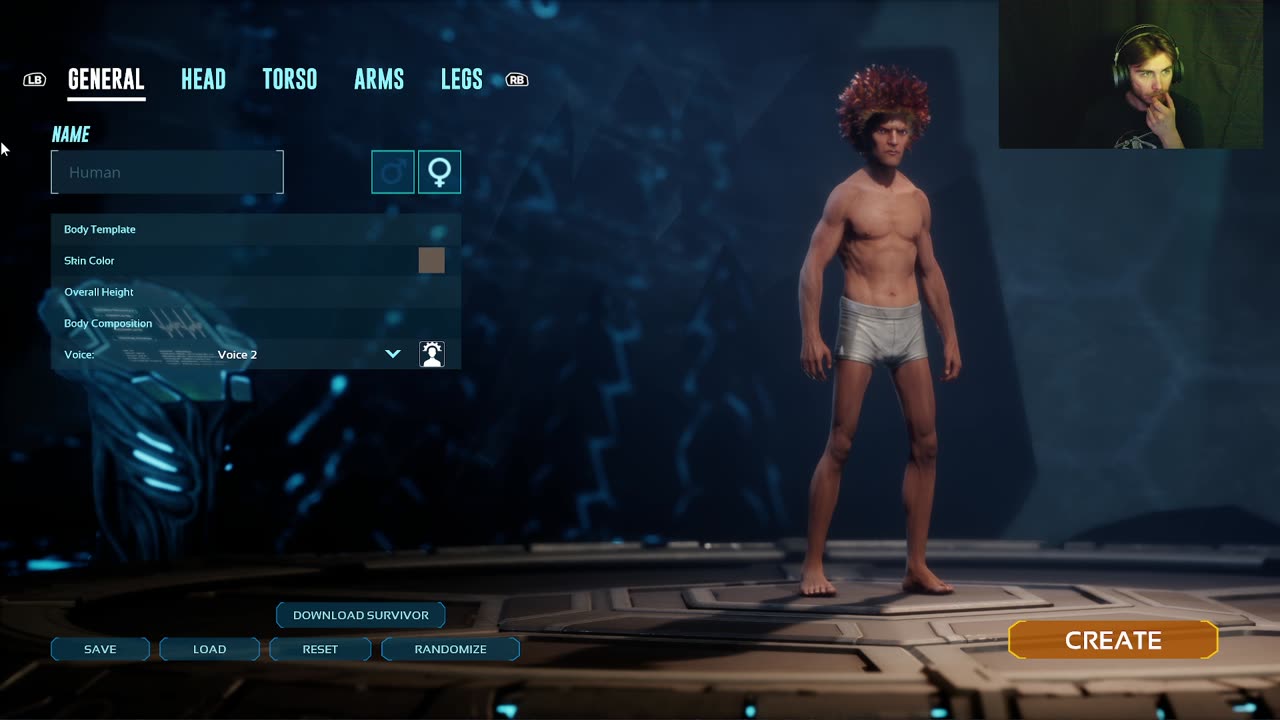Viewport: 1280px width, 720px height.
Task: Open the Skin Color swatch
Action: coord(431,260)
